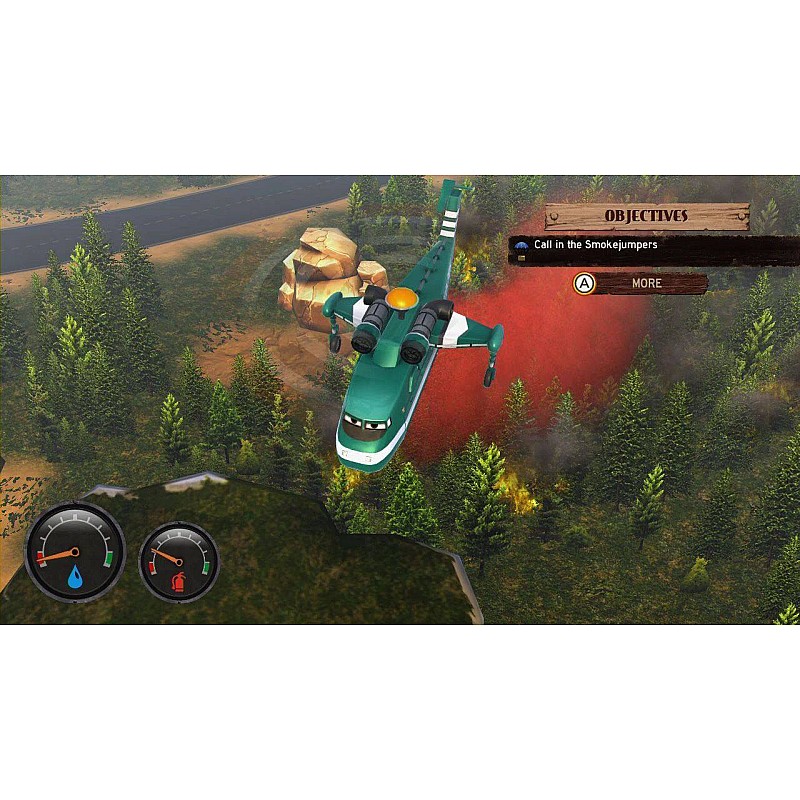Open the Objectives wooden sign panel
The image size is (800, 800).
click(646, 216)
